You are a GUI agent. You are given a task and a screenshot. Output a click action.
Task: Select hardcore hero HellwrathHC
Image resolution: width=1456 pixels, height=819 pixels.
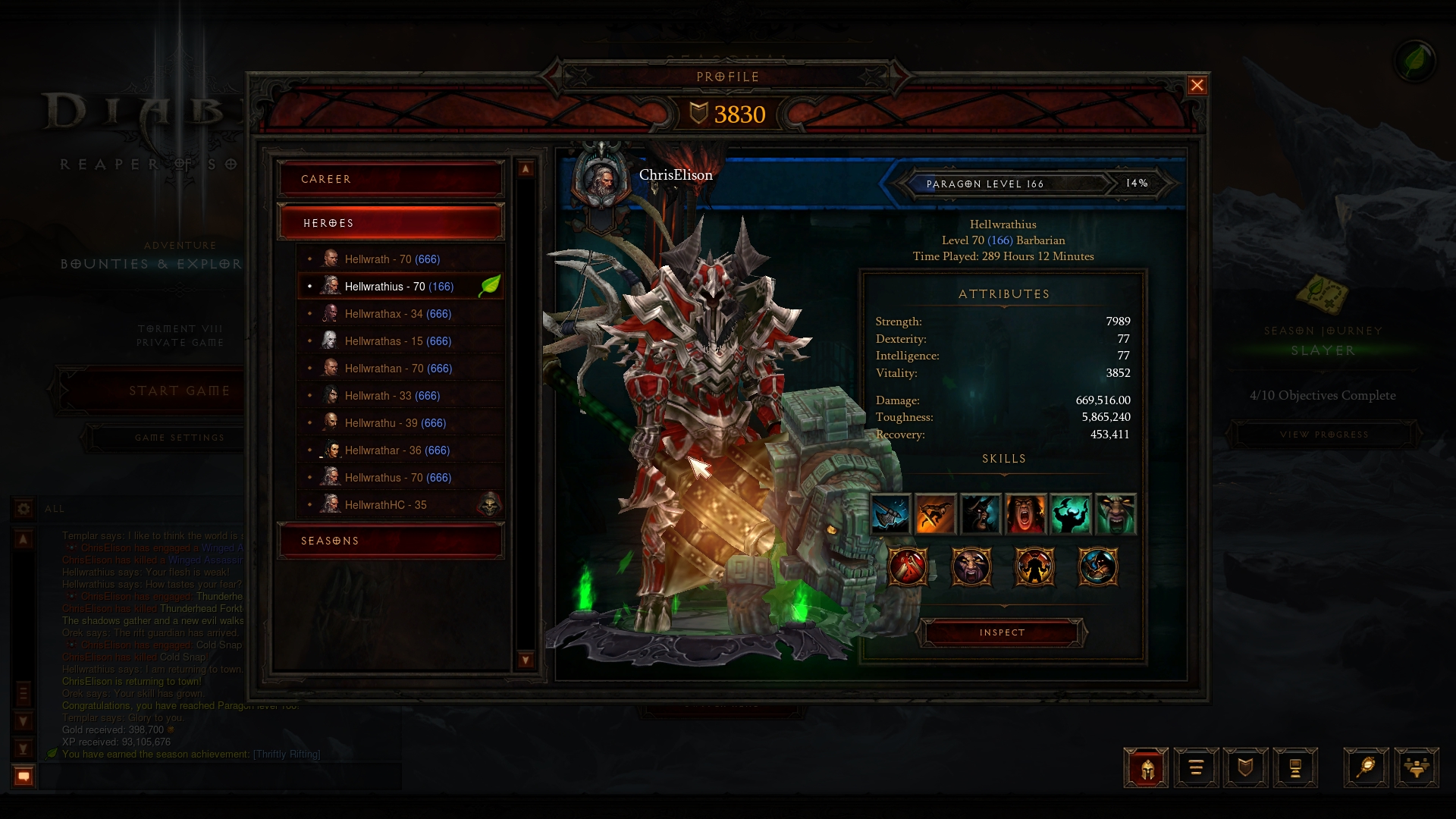pyautogui.click(x=385, y=505)
